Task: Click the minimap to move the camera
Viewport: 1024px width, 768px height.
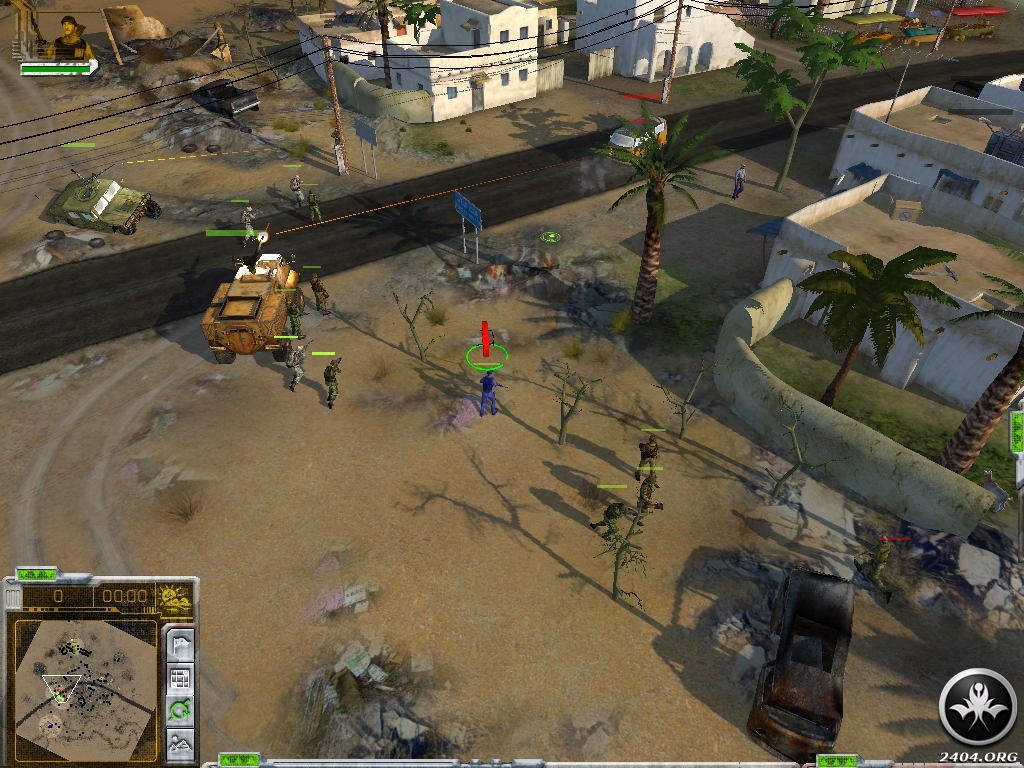Action: click(x=85, y=686)
